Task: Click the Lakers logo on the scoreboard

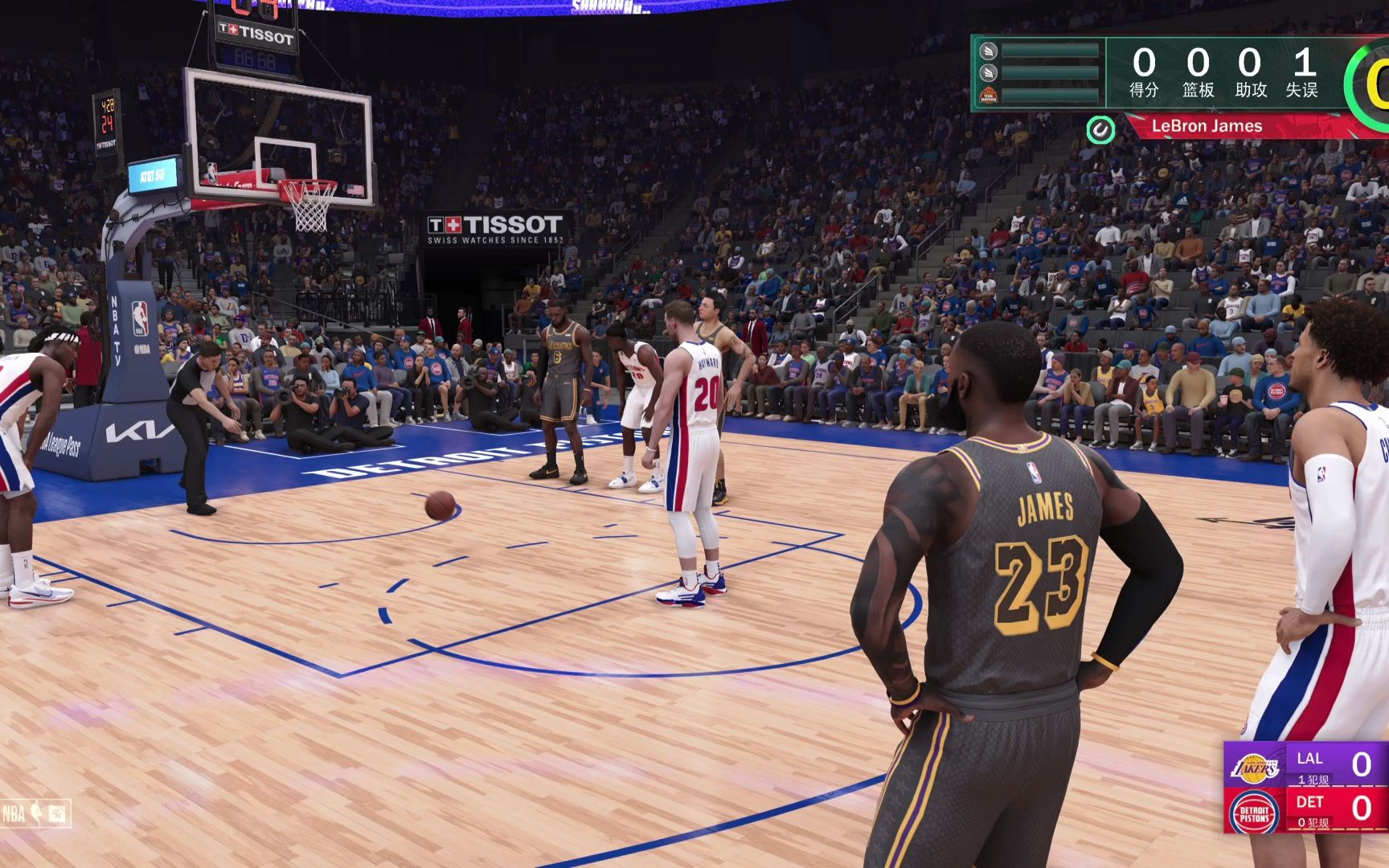Action: coord(1256,768)
